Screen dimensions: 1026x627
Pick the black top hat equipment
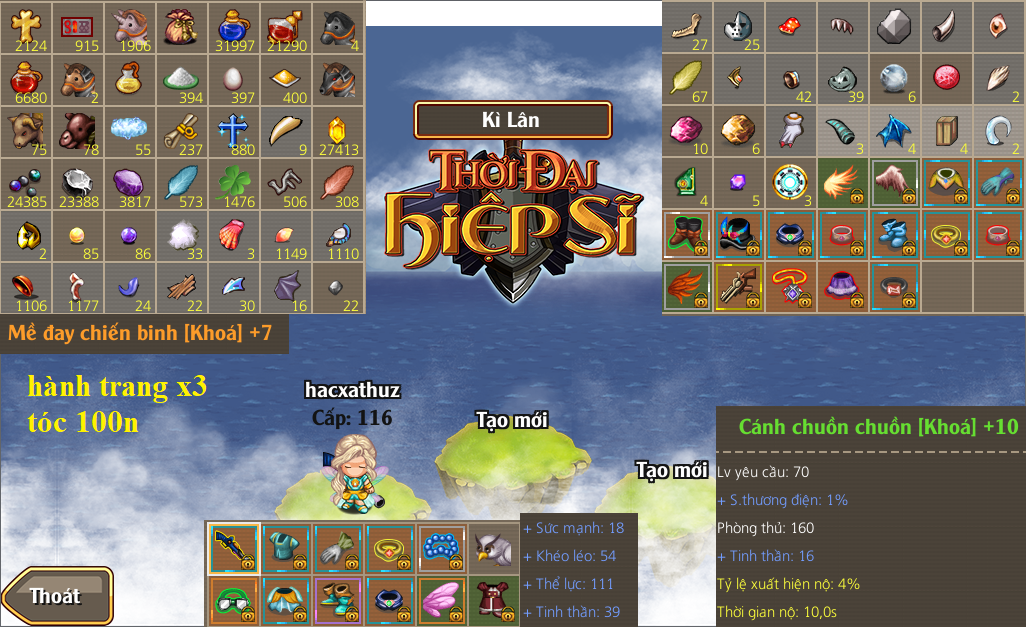(740, 235)
